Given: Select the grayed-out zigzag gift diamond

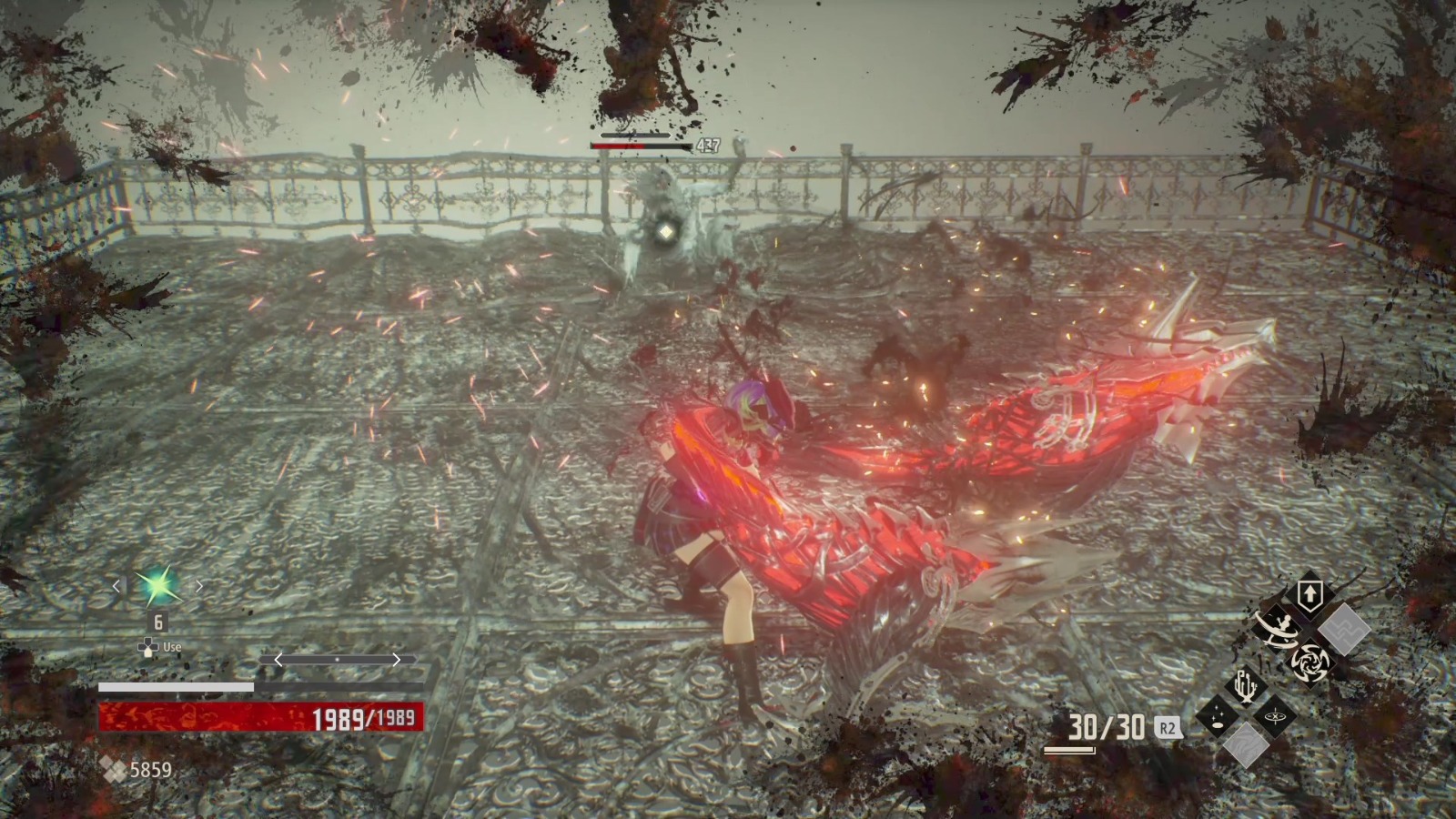Looking at the screenshot, I should (x=1345, y=629).
